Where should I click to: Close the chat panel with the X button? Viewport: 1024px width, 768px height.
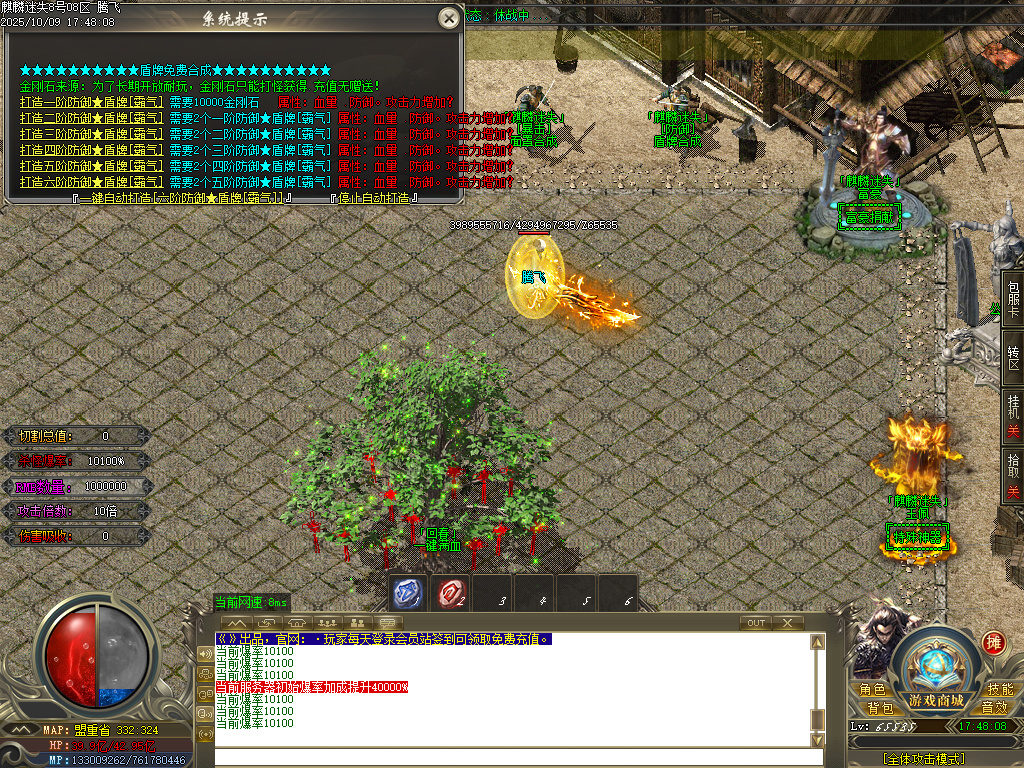788,623
